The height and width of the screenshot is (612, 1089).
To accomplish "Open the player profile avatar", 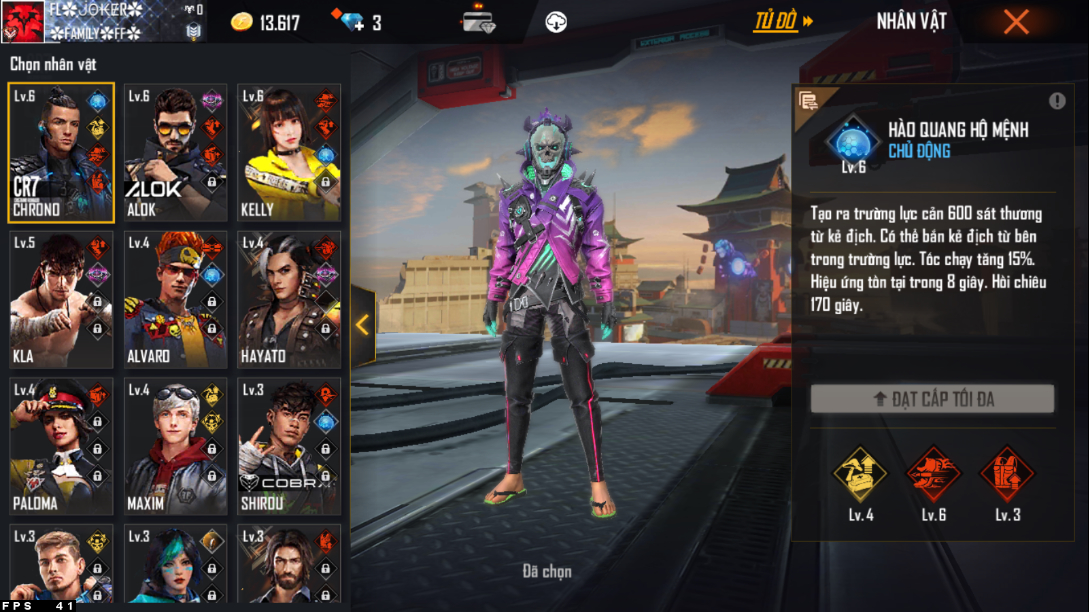I will 22,22.
